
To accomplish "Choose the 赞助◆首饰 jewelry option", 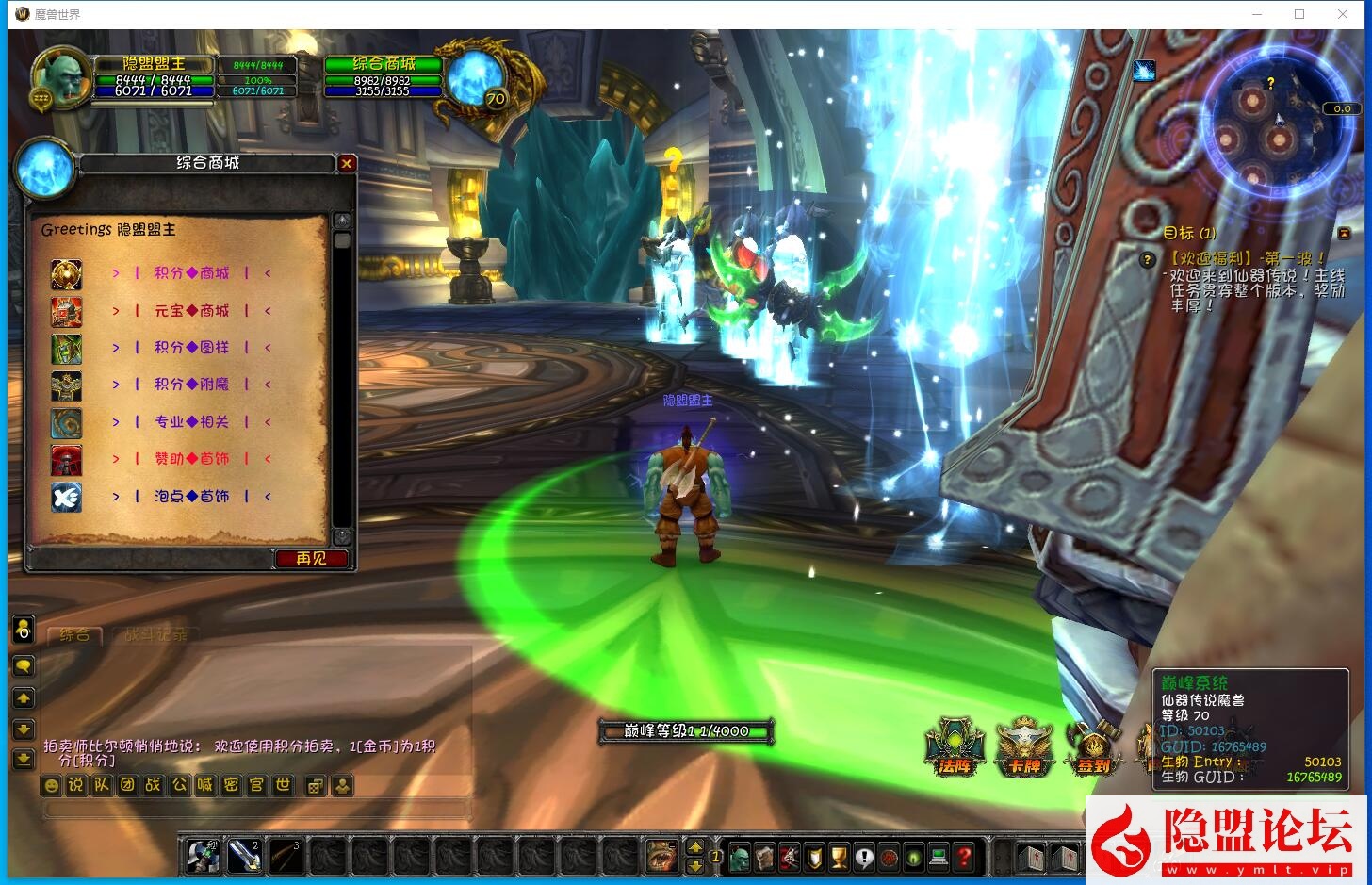I will click(x=191, y=459).
